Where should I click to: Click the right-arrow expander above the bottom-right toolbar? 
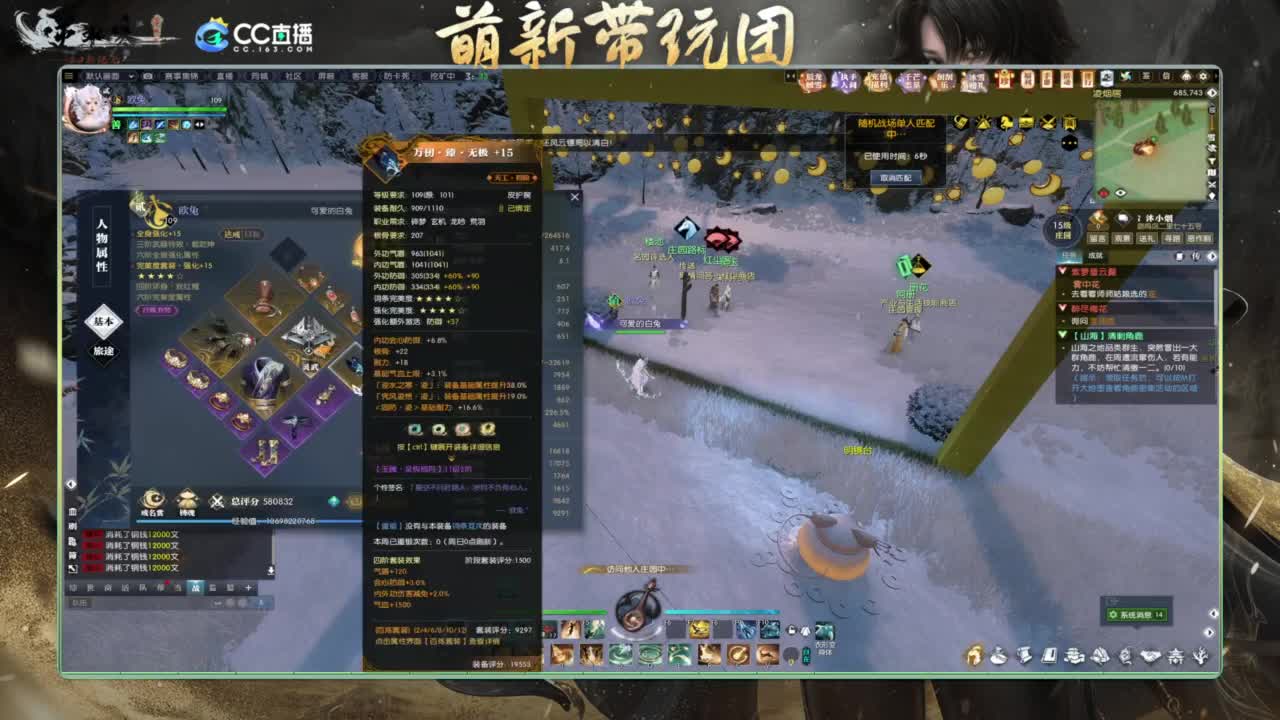1210,631
